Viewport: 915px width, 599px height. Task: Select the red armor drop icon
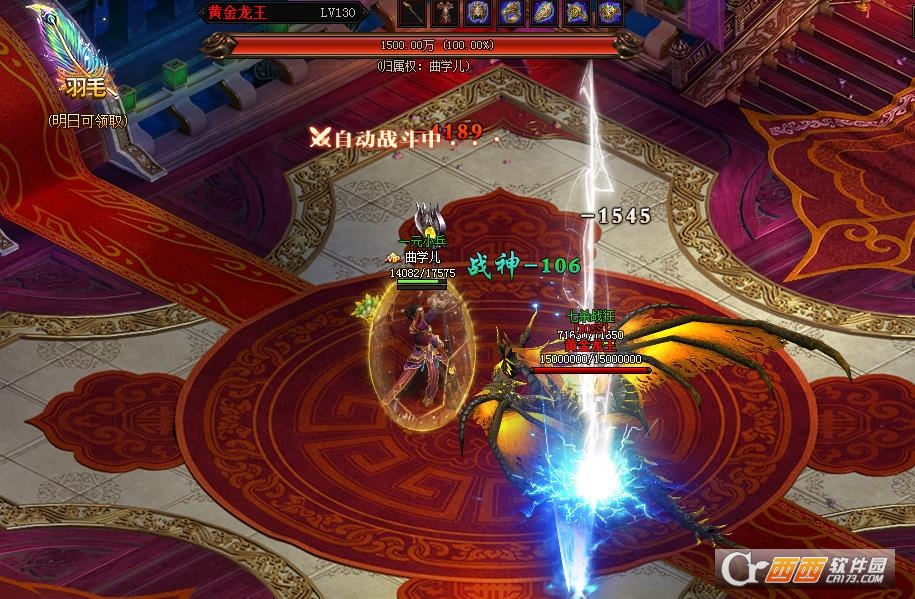click(446, 13)
